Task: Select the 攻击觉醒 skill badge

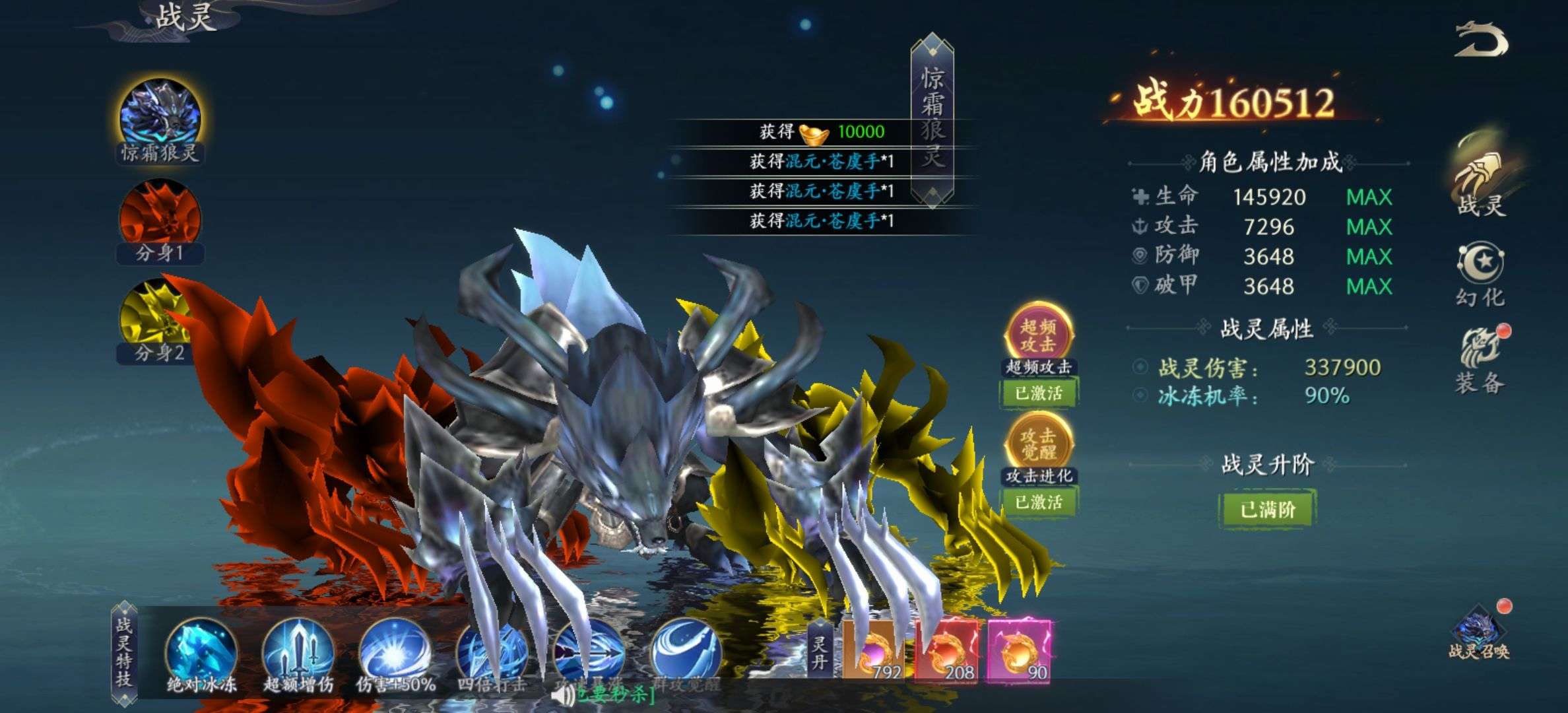Action: point(1039,444)
